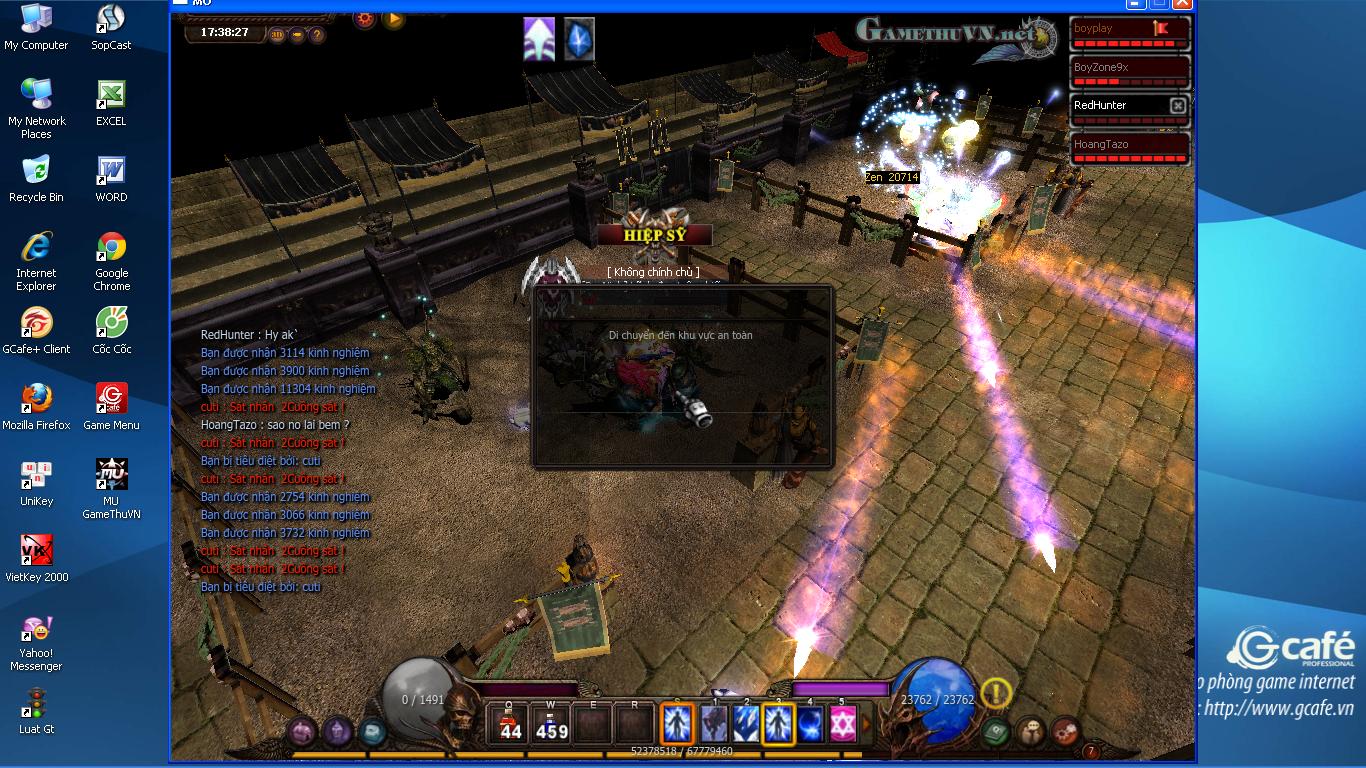Click the blue crystal buff icon
The image size is (1366, 768).
[x=579, y=39]
